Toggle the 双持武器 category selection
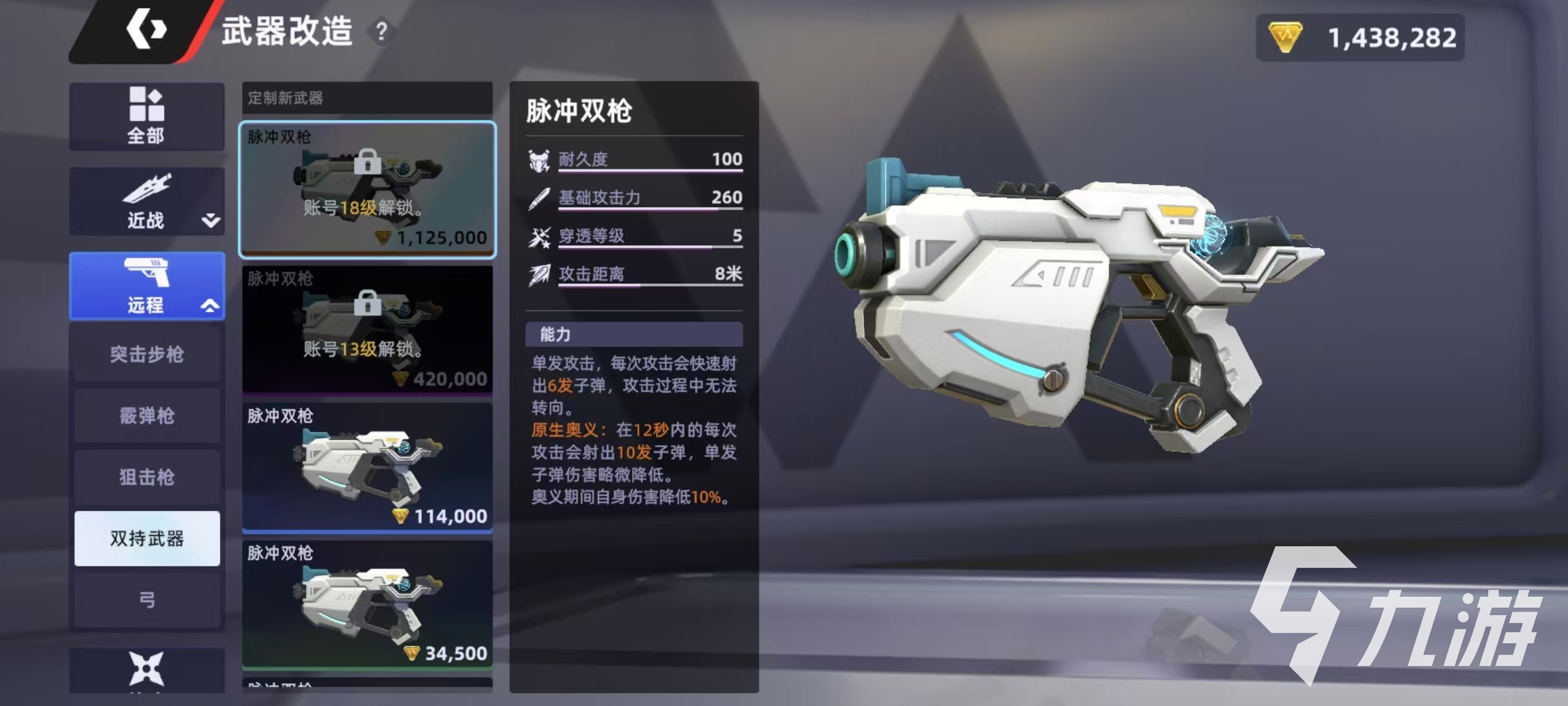Viewport: 1568px width, 706px height. pyautogui.click(x=147, y=538)
